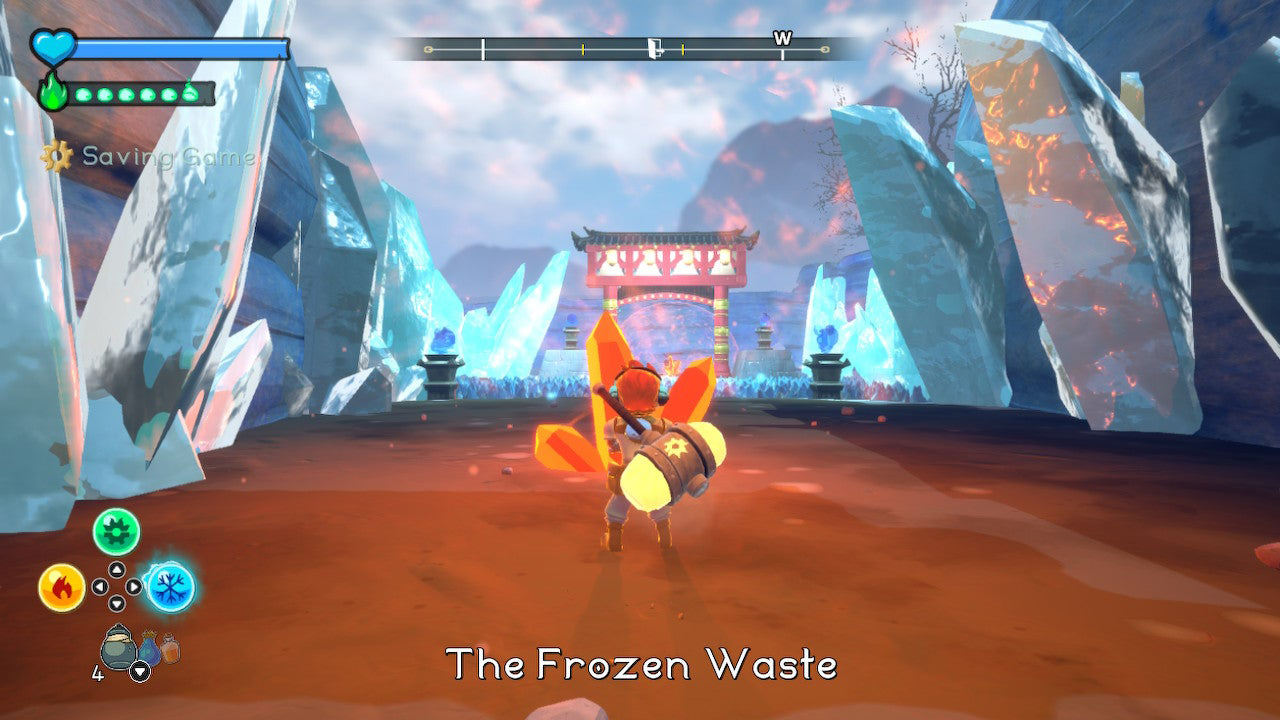Click the W direction marker on compass

tap(782, 39)
